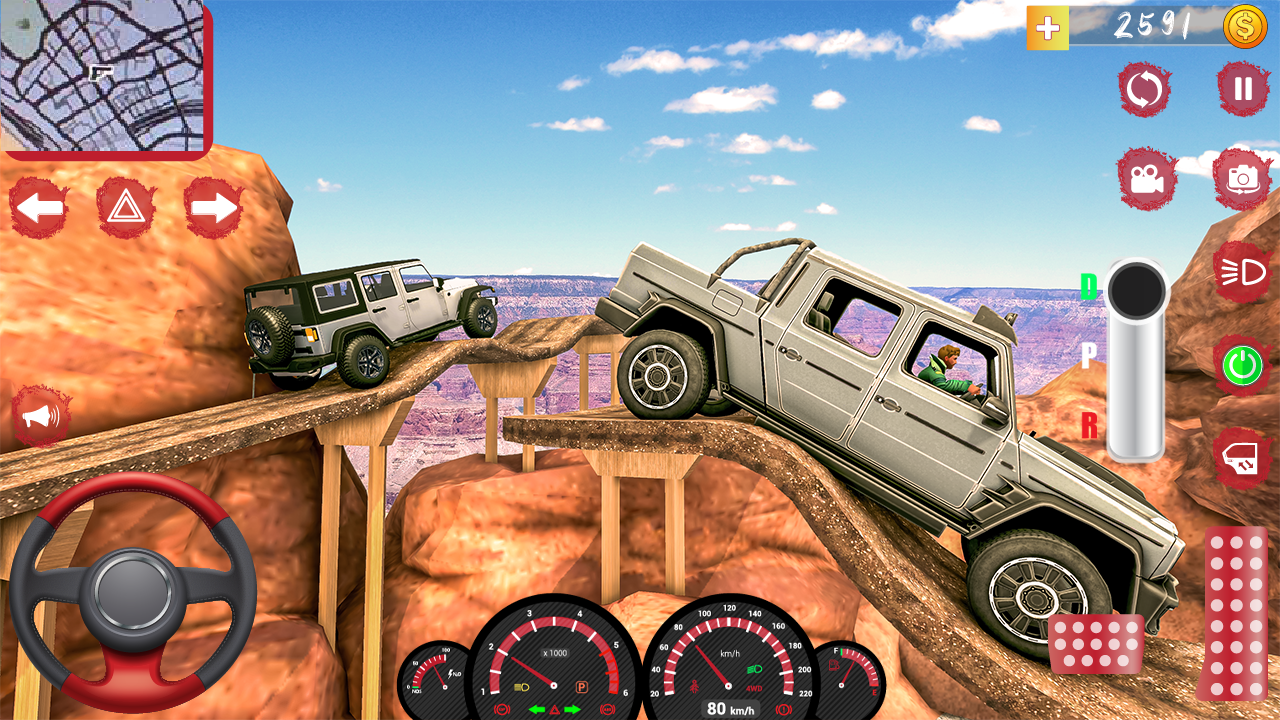Restart the current level

[1143, 89]
